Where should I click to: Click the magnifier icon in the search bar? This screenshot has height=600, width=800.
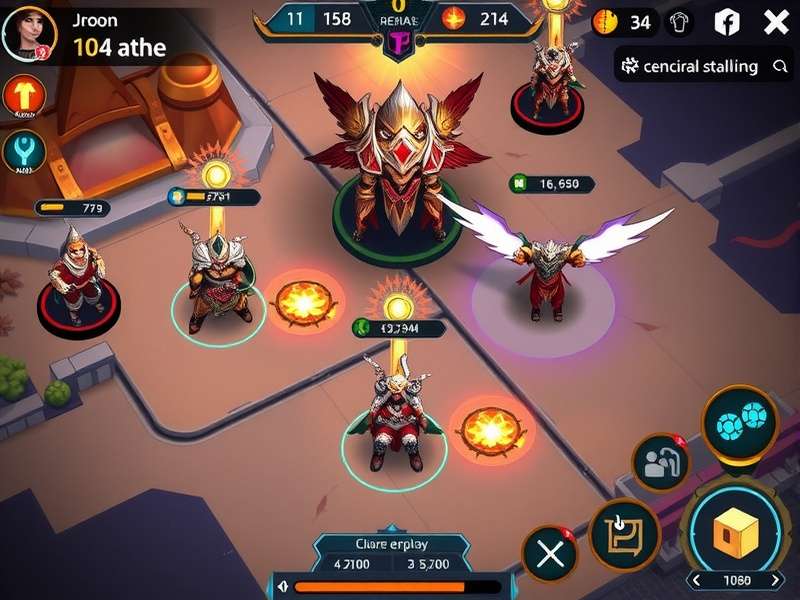click(x=779, y=66)
